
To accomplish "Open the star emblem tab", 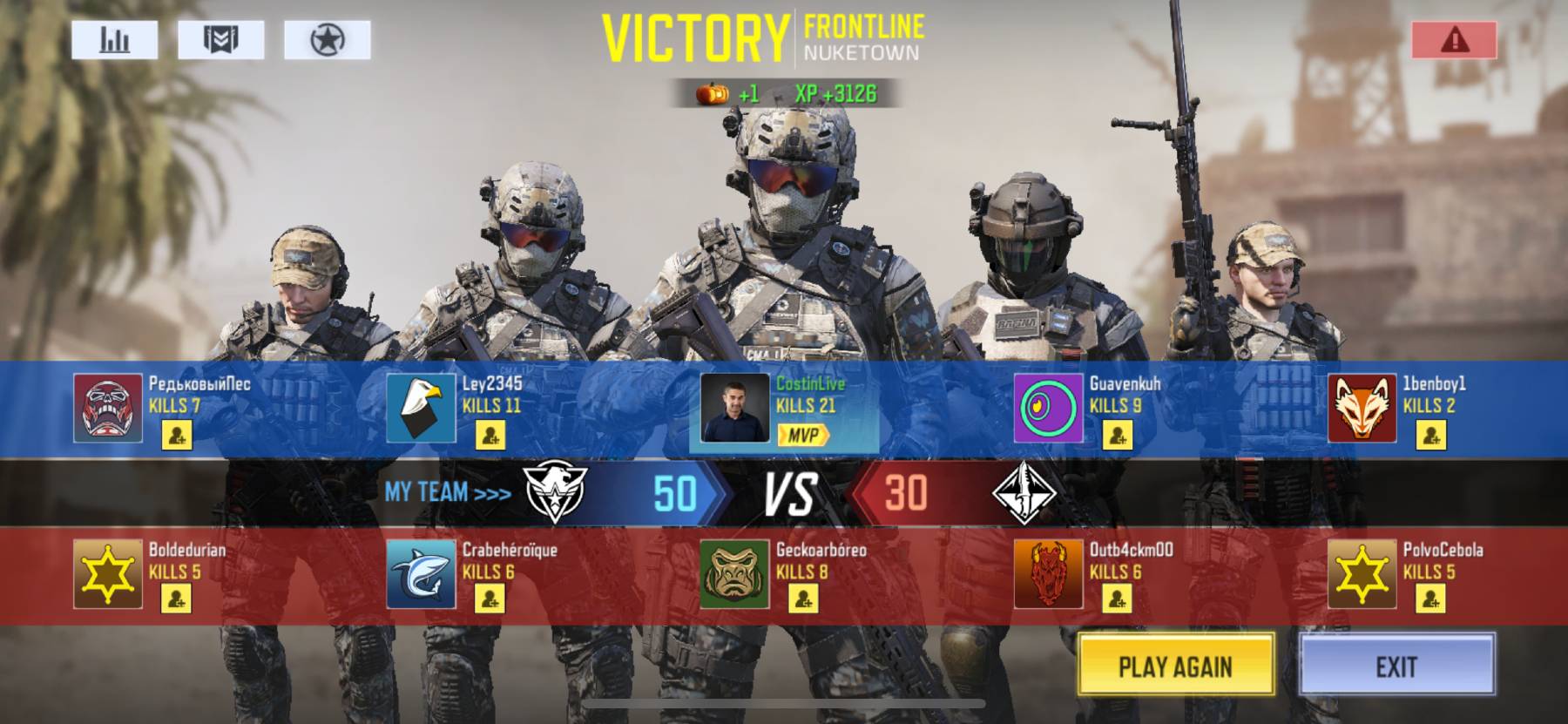I will [x=328, y=40].
